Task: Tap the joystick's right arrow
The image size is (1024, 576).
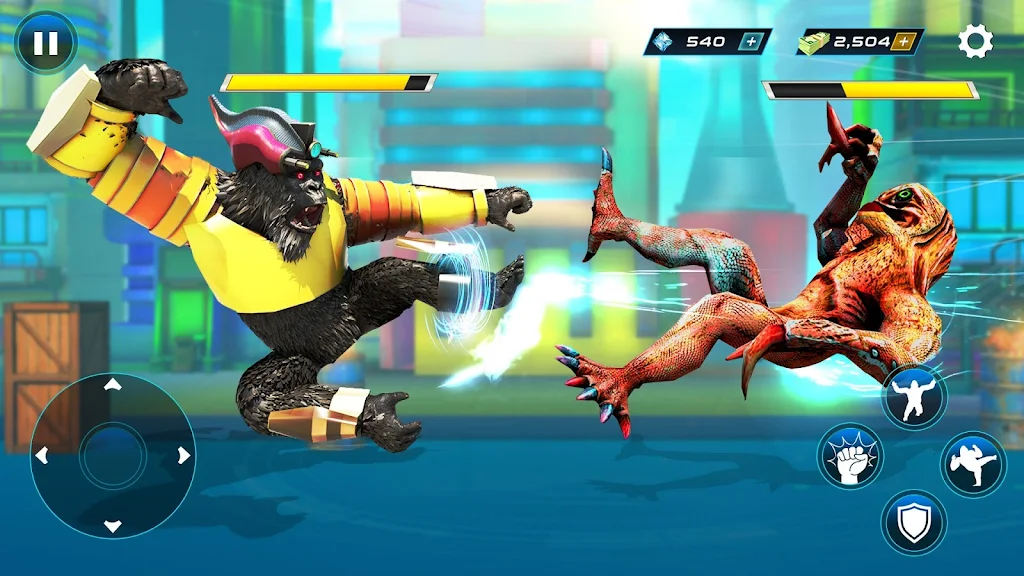Action: [x=183, y=456]
